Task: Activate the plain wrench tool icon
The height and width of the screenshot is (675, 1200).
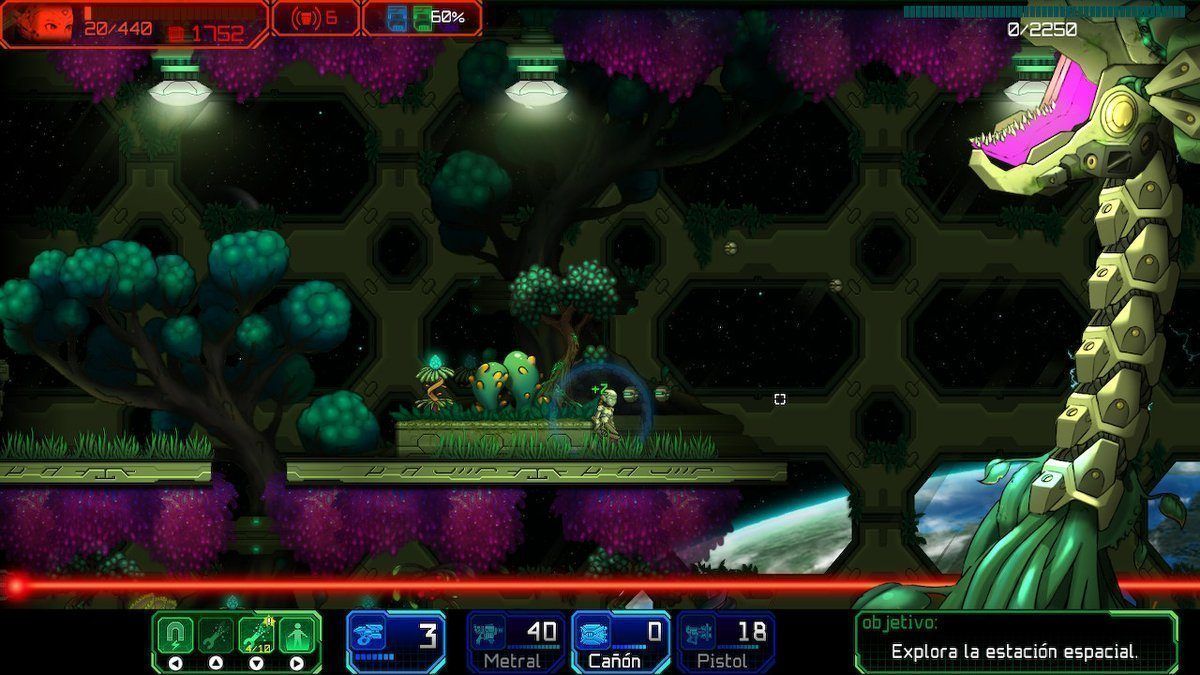Action: pos(216,635)
